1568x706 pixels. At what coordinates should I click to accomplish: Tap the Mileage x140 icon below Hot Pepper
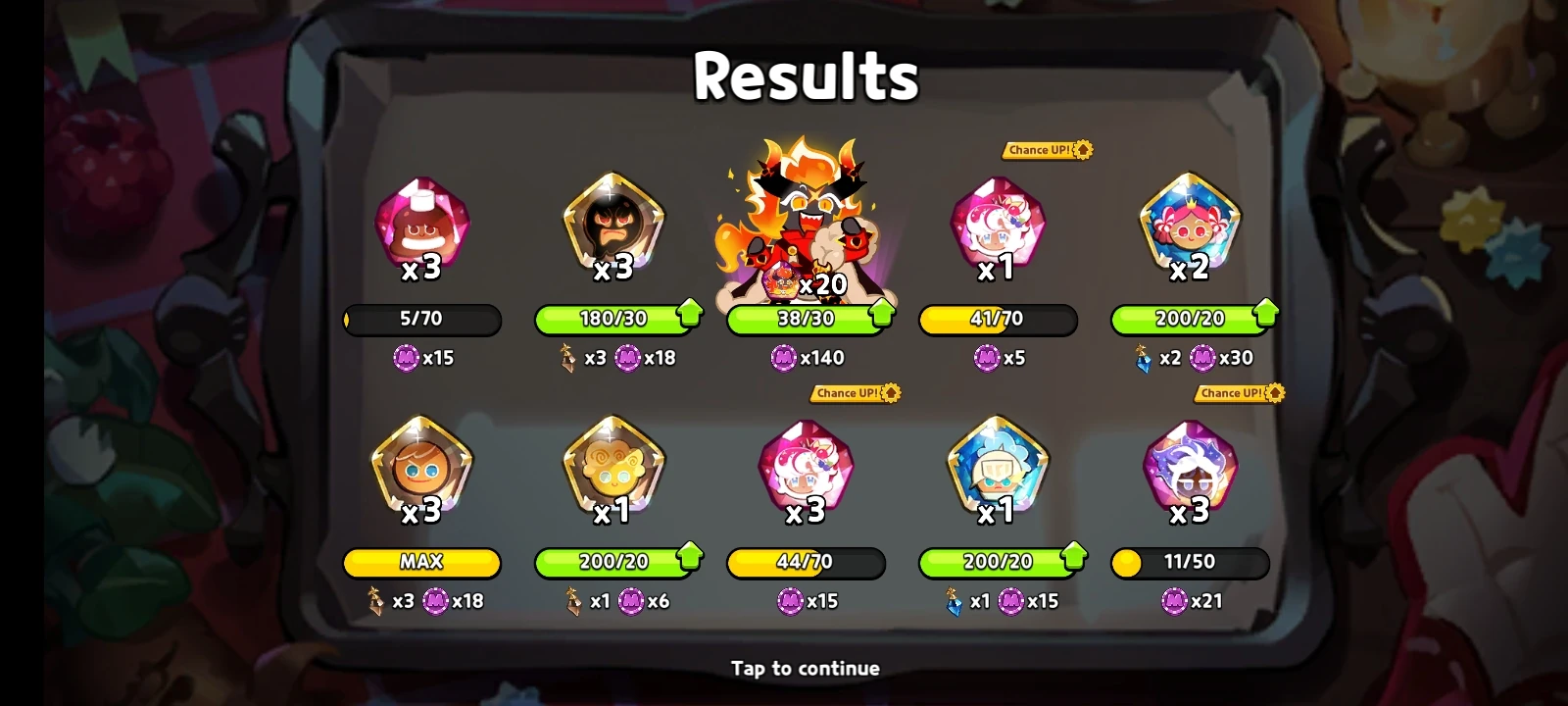click(x=782, y=358)
